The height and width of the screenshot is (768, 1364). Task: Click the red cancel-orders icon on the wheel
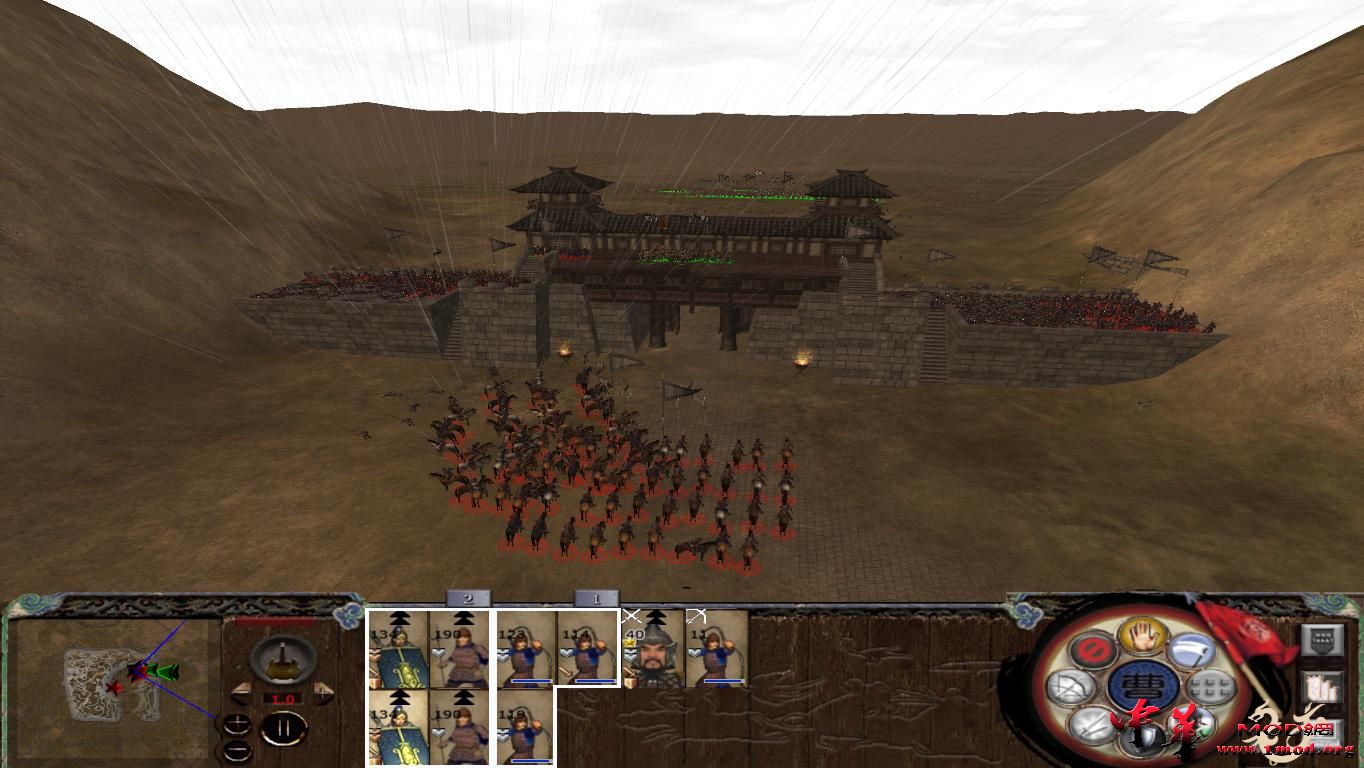click(x=1093, y=650)
